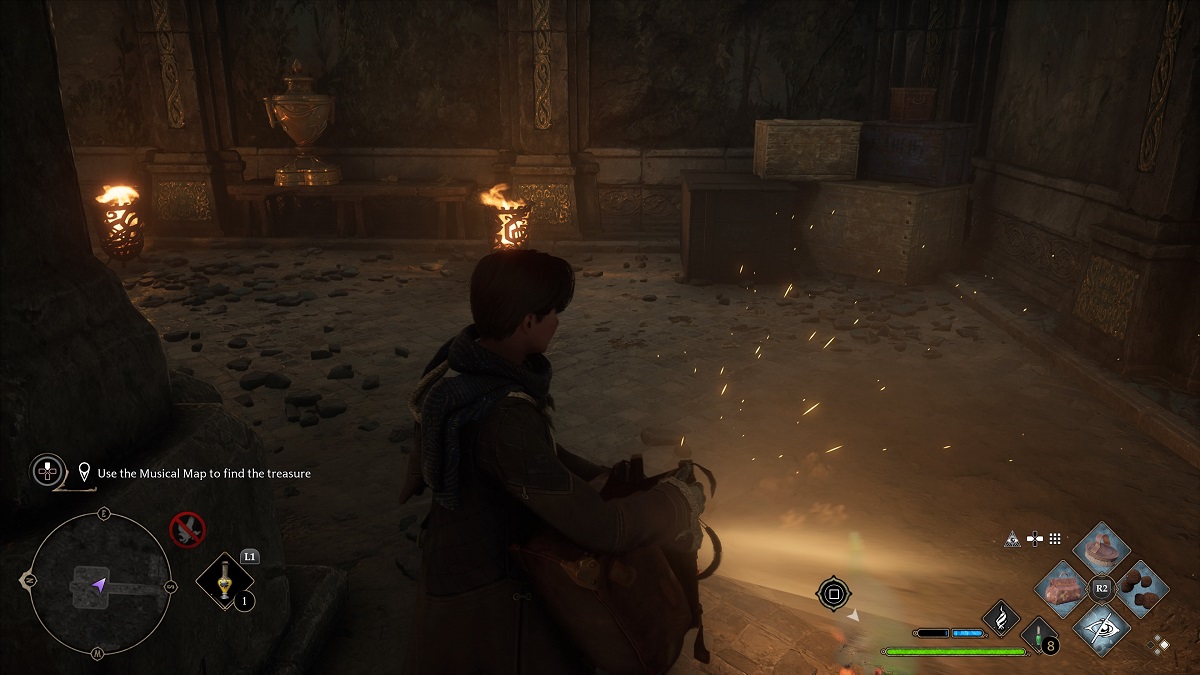Activate the brown beast feed pellets slot

pyautogui.click(x=1140, y=588)
